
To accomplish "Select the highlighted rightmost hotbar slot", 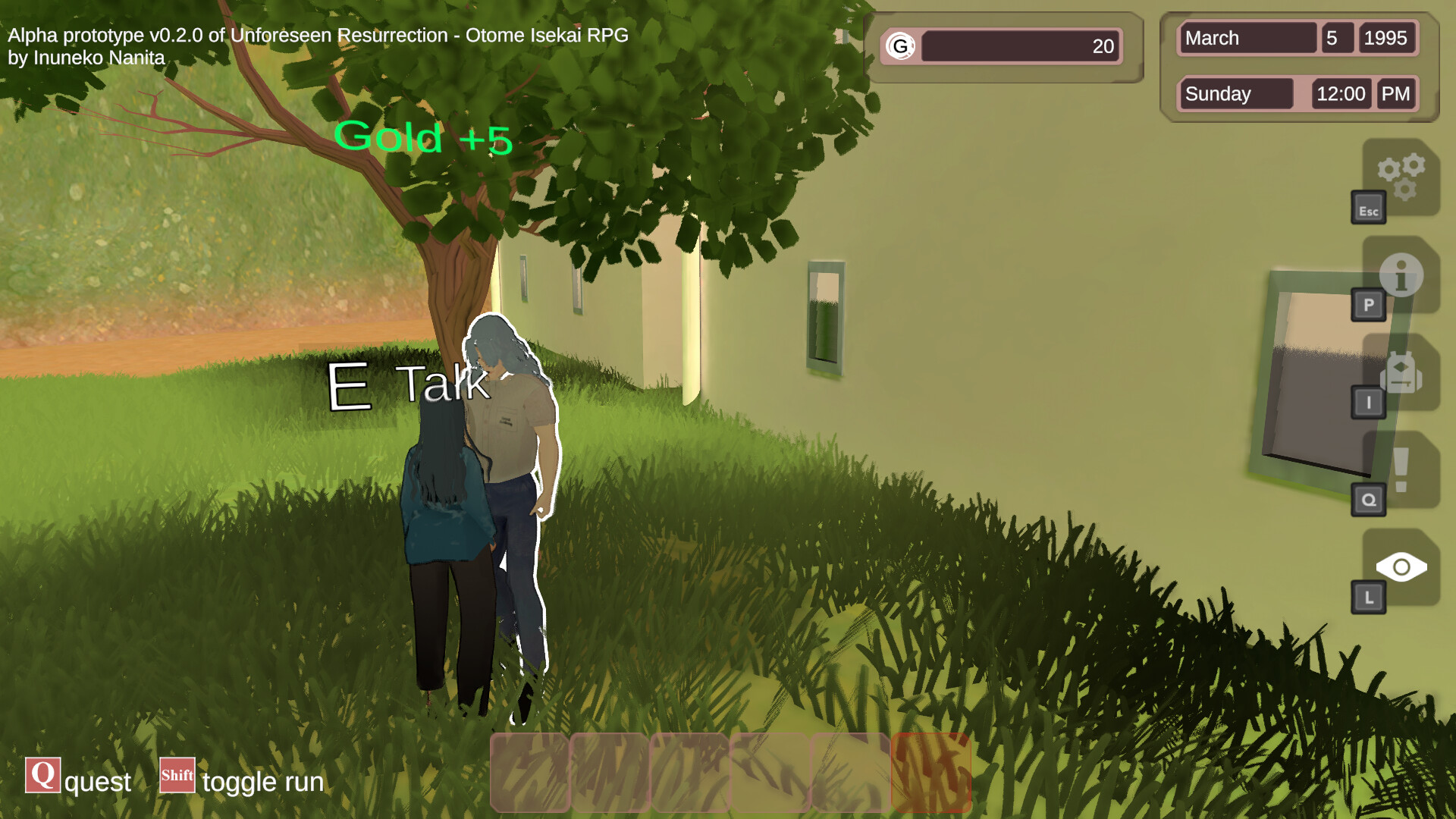I will [931, 772].
